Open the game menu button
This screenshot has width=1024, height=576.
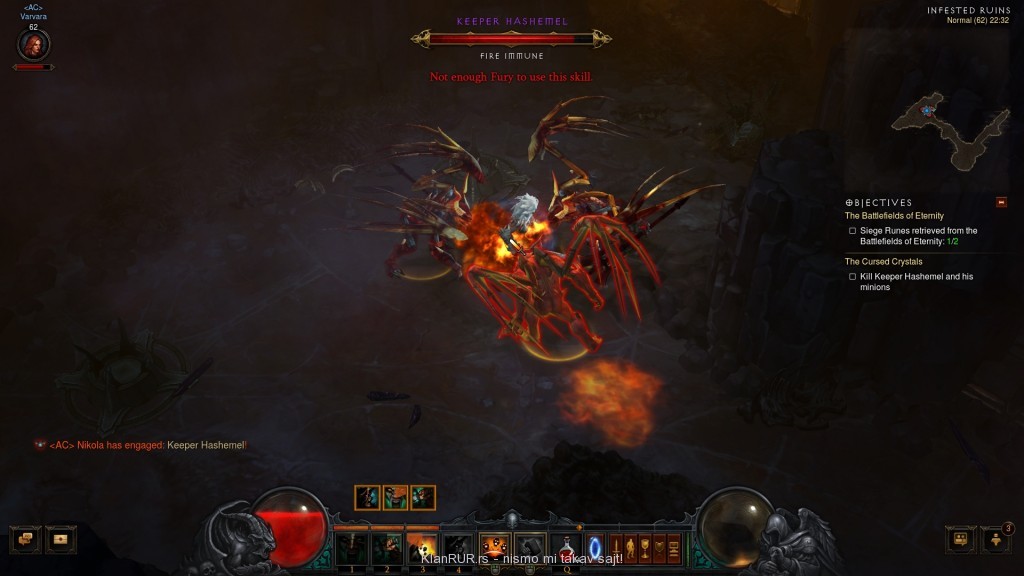(674, 548)
